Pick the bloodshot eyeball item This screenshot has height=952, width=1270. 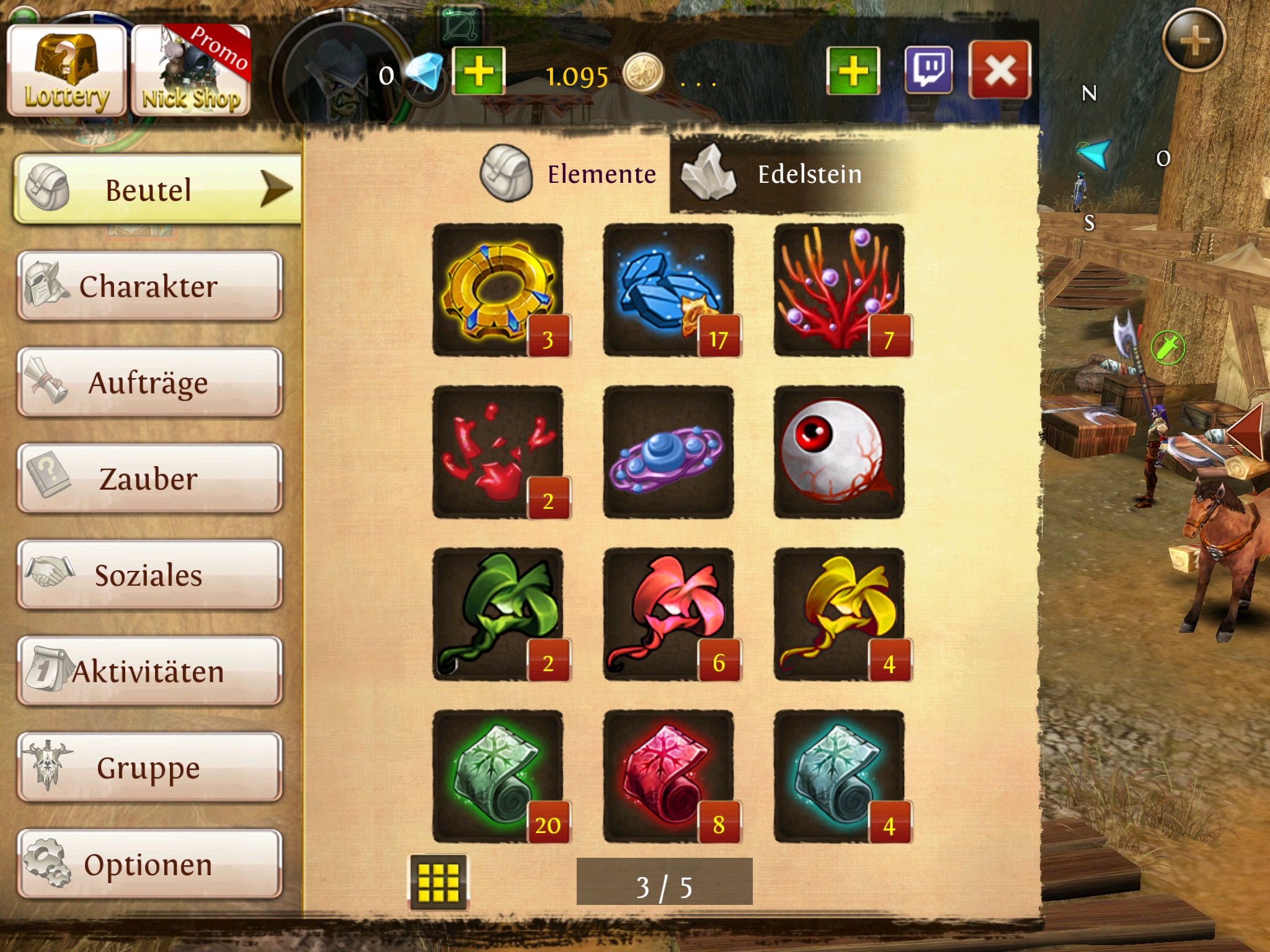pyautogui.click(x=839, y=452)
